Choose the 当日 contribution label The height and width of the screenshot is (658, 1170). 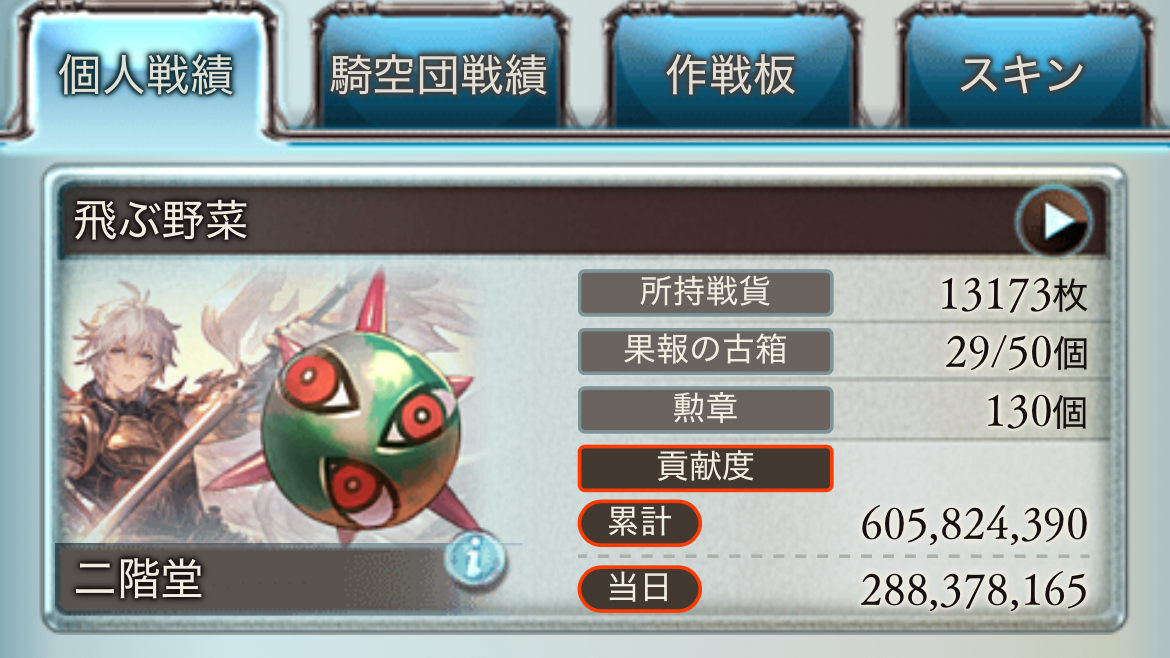point(639,588)
